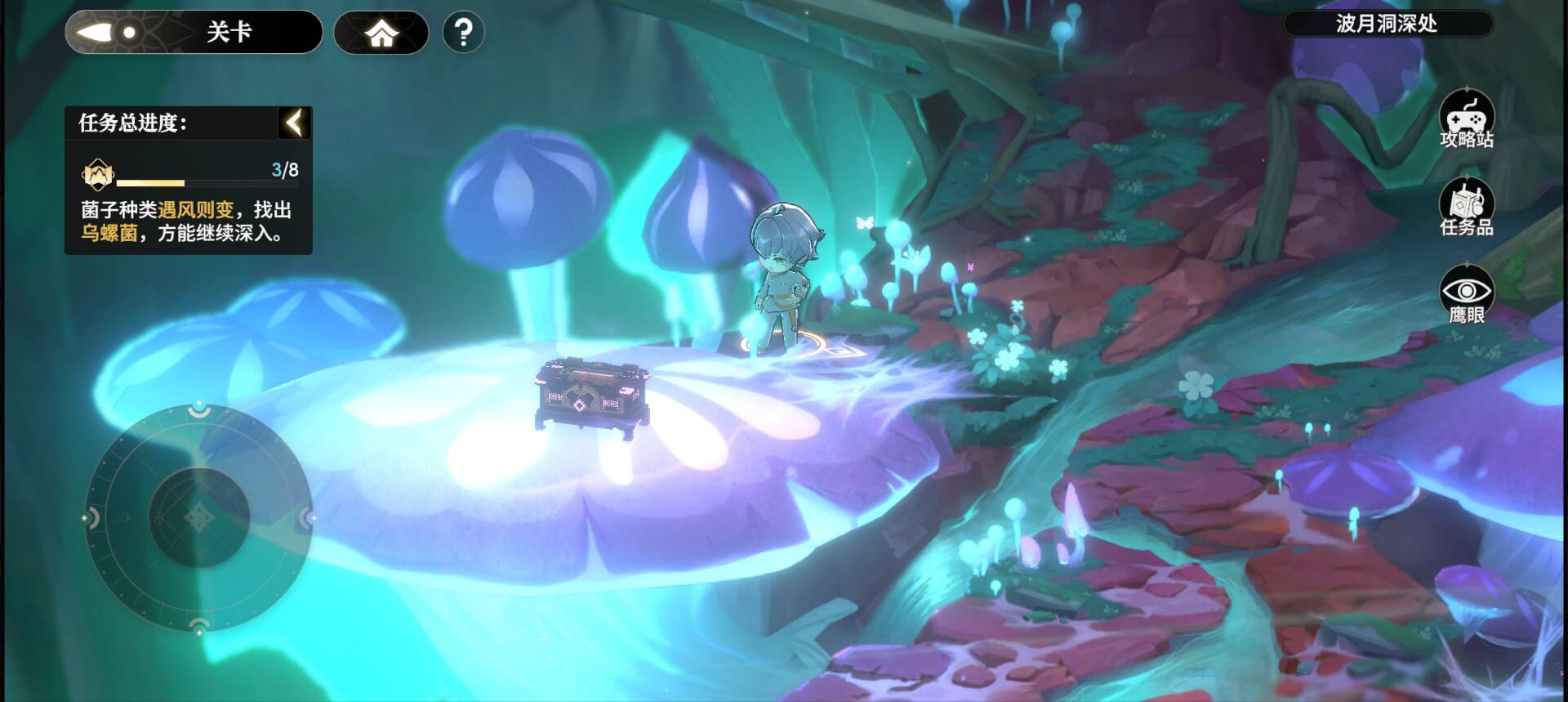Open the 攻略站 guide station
The width and height of the screenshot is (1568, 702).
(1467, 120)
